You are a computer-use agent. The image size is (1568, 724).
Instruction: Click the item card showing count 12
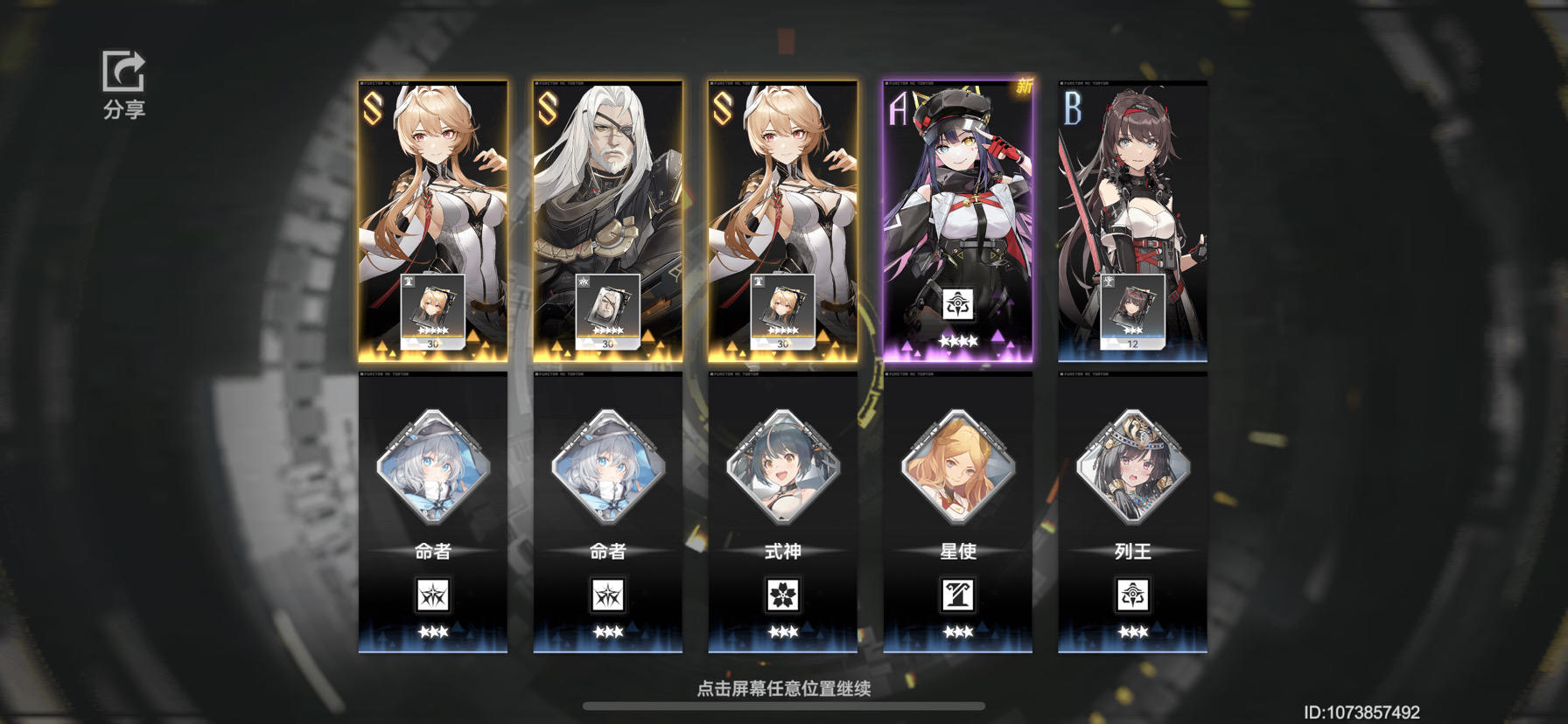[x=1132, y=311]
